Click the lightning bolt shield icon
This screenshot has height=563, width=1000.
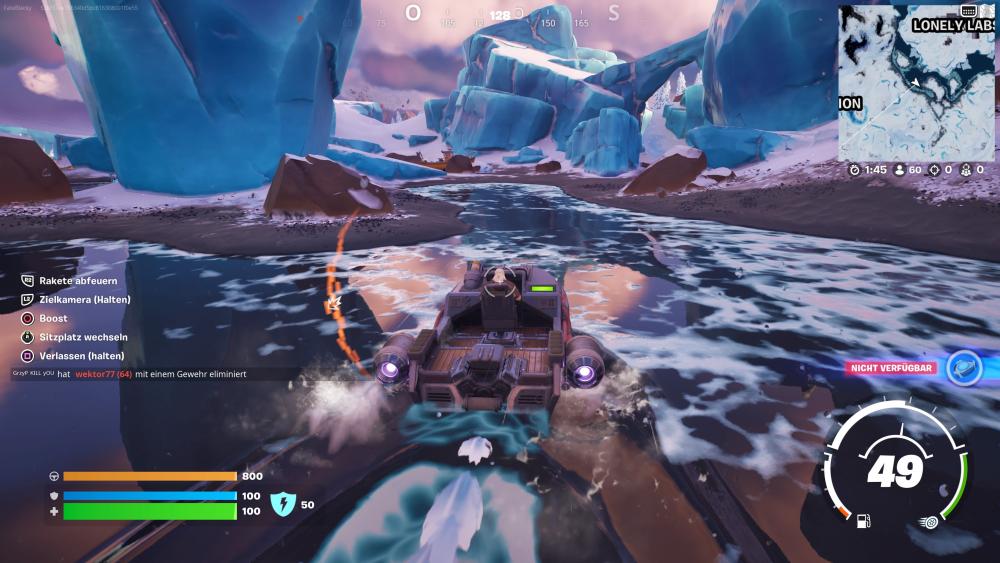(284, 504)
